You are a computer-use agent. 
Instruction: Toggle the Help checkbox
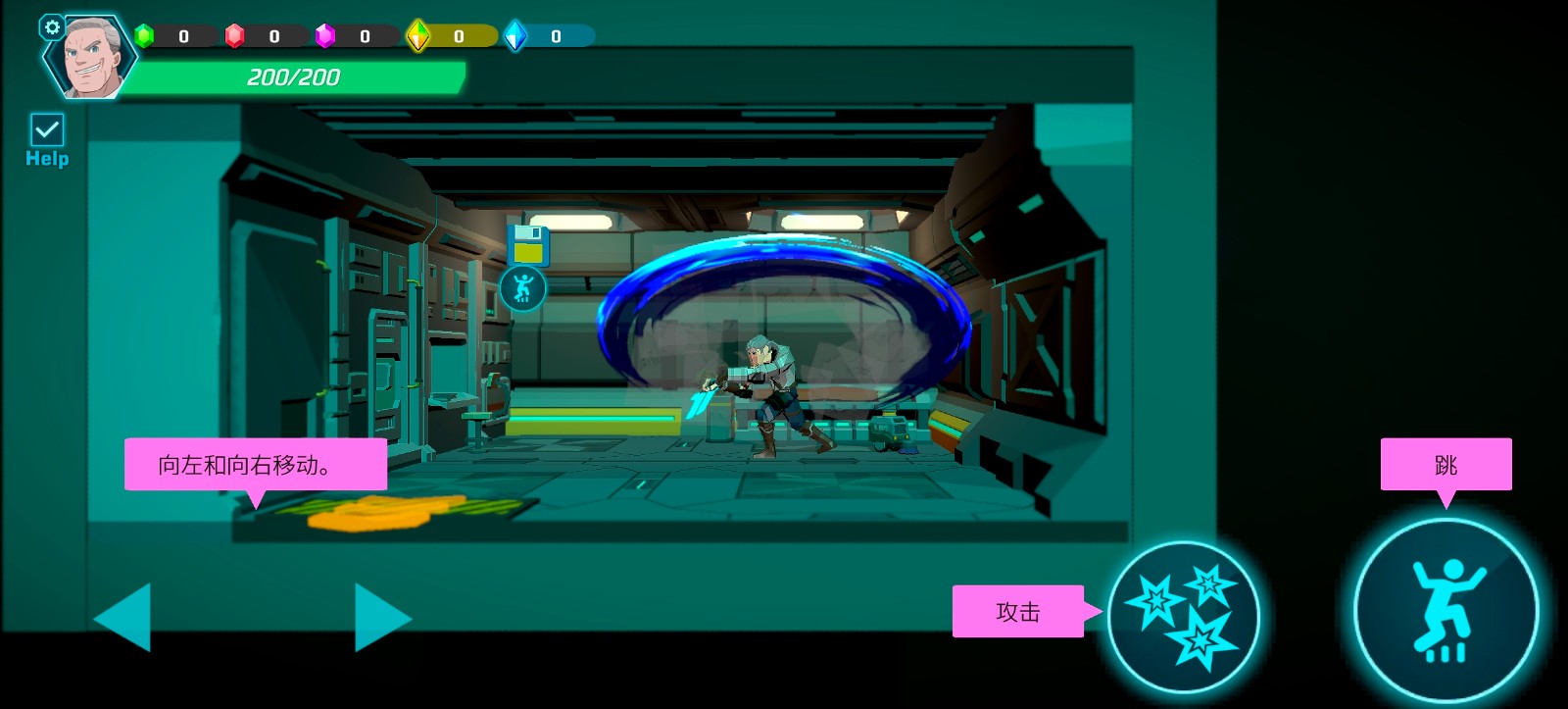[47, 130]
